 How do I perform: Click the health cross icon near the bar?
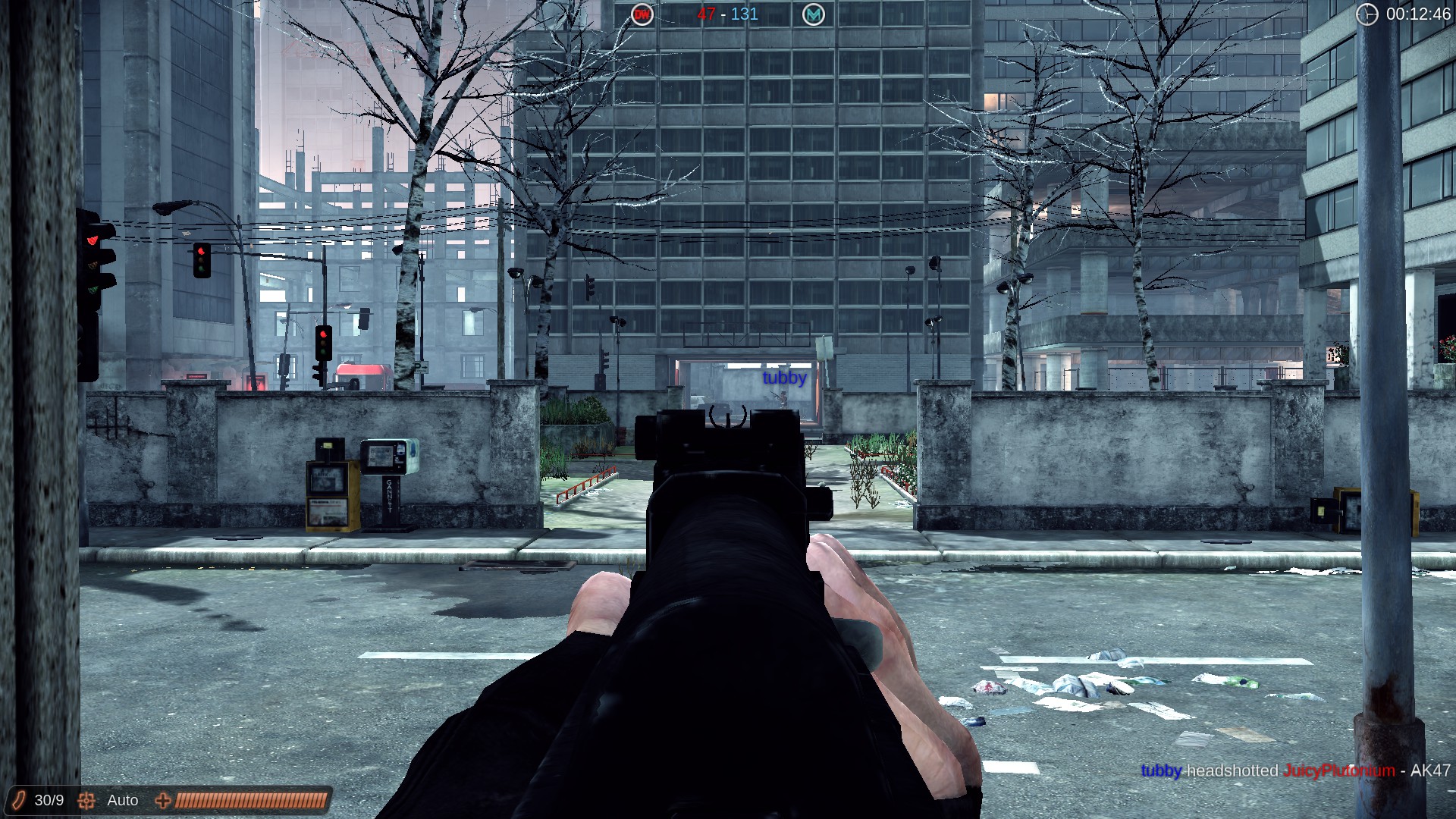pyautogui.click(x=162, y=800)
